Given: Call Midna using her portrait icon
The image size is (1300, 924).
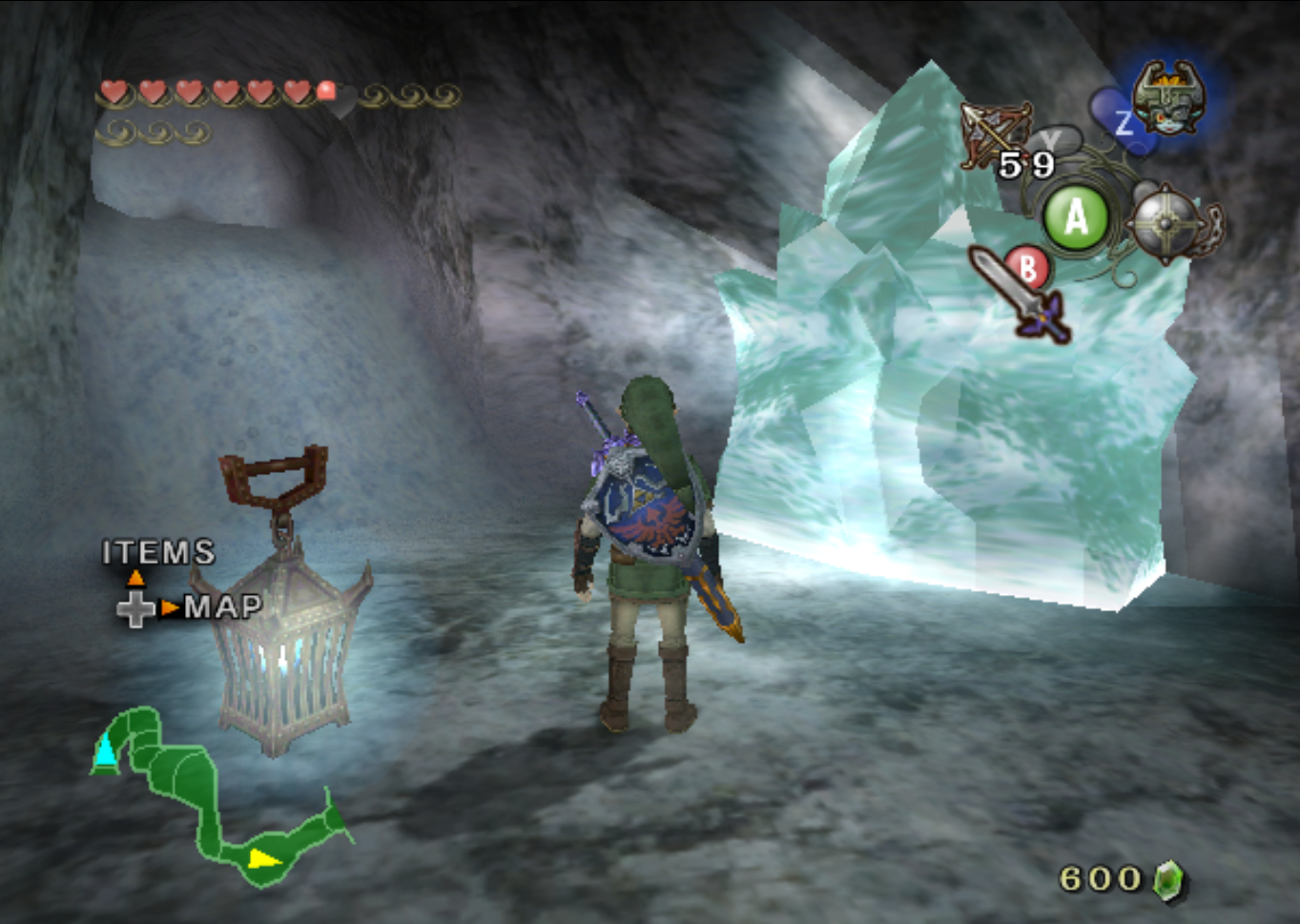Looking at the screenshot, I should pos(1168,96).
